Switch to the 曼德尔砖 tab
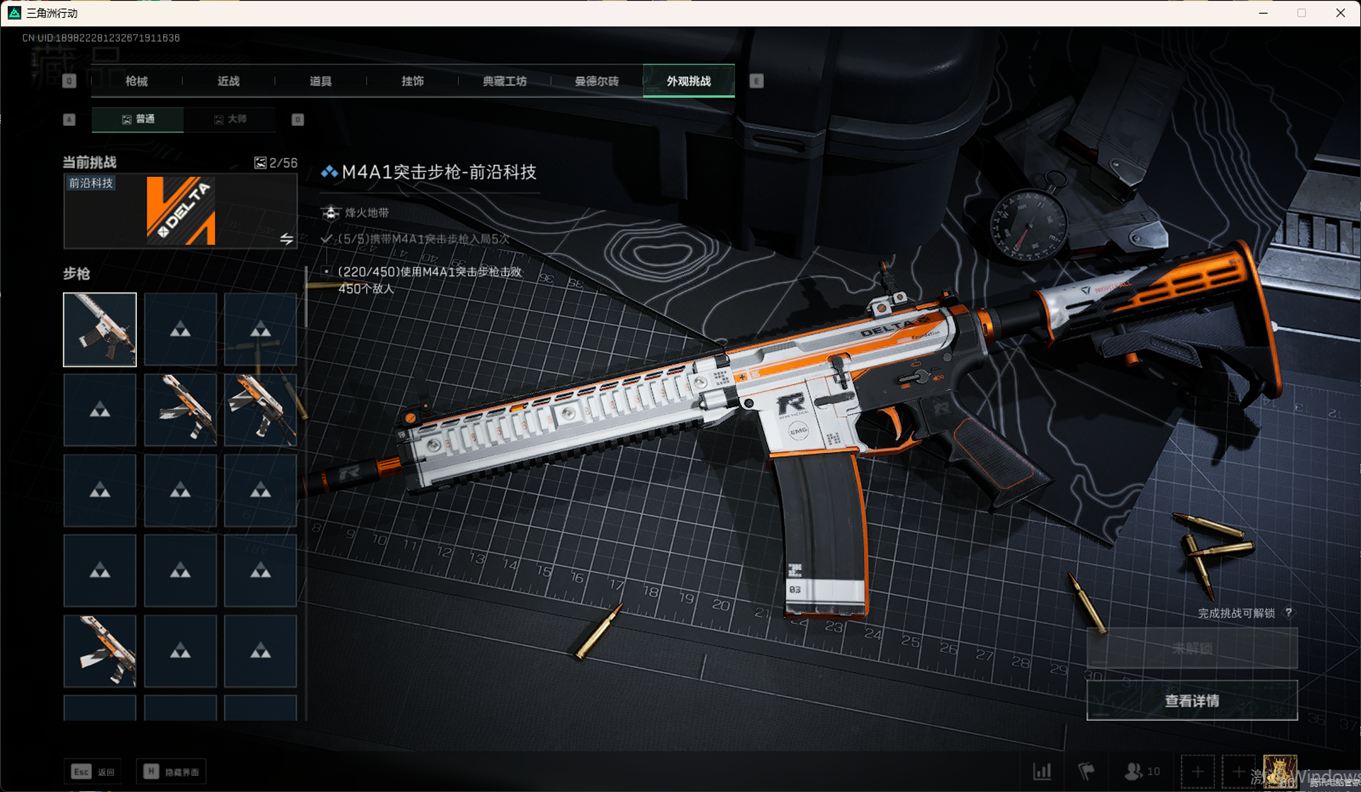Viewport: 1361px width, 792px height. click(596, 81)
